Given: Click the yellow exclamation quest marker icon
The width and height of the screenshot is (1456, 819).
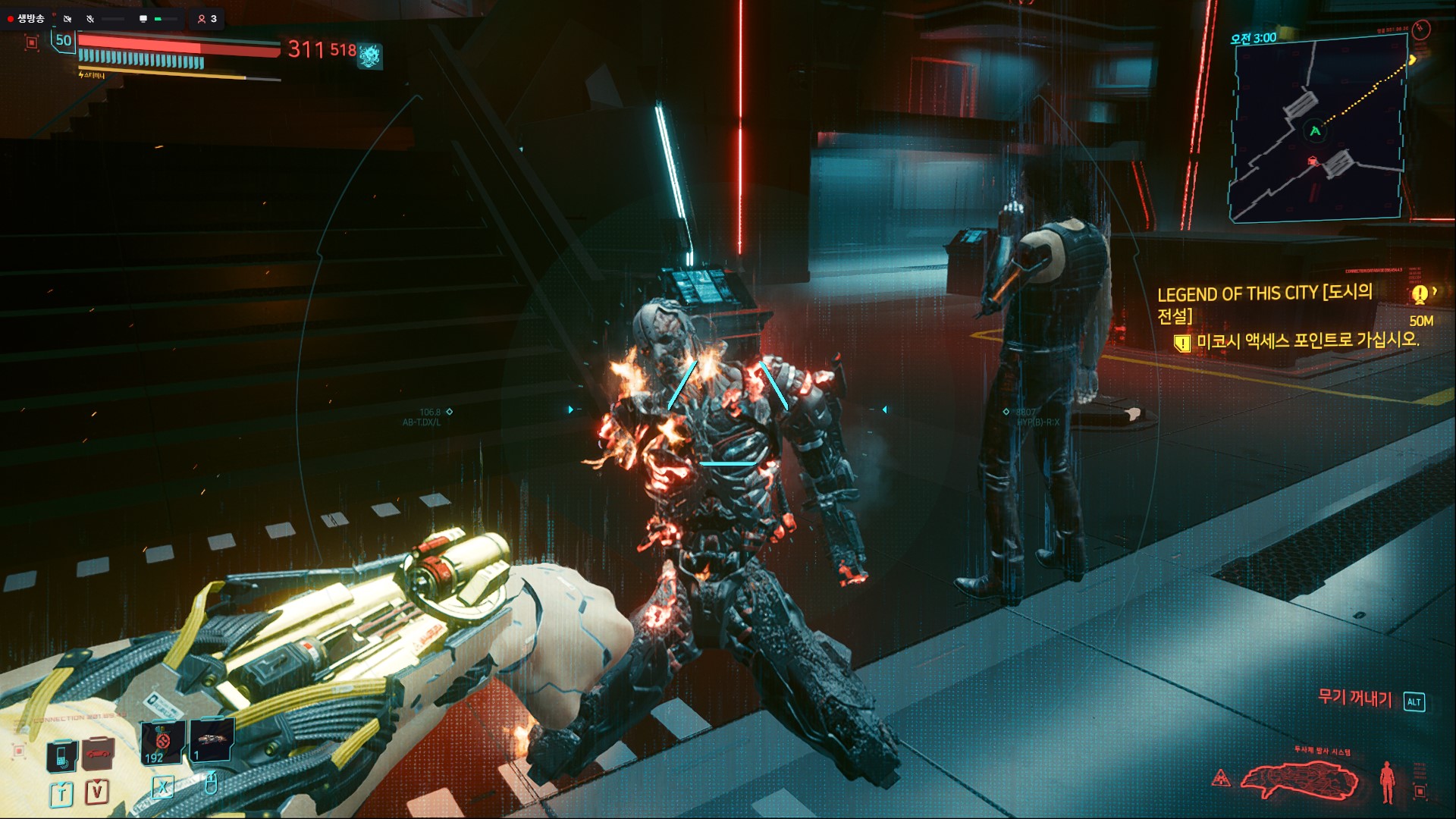Looking at the screenshot, I should (x=1419, y=294).
